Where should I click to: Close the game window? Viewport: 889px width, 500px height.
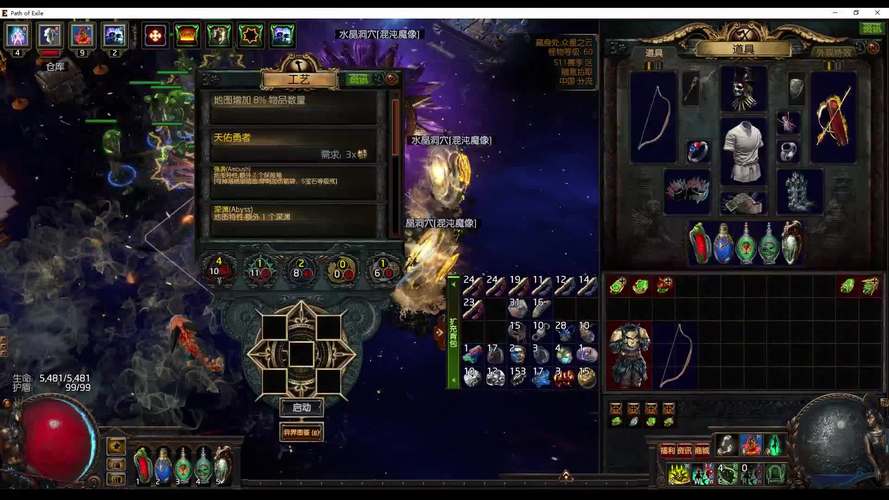click(x=878, y=12)
